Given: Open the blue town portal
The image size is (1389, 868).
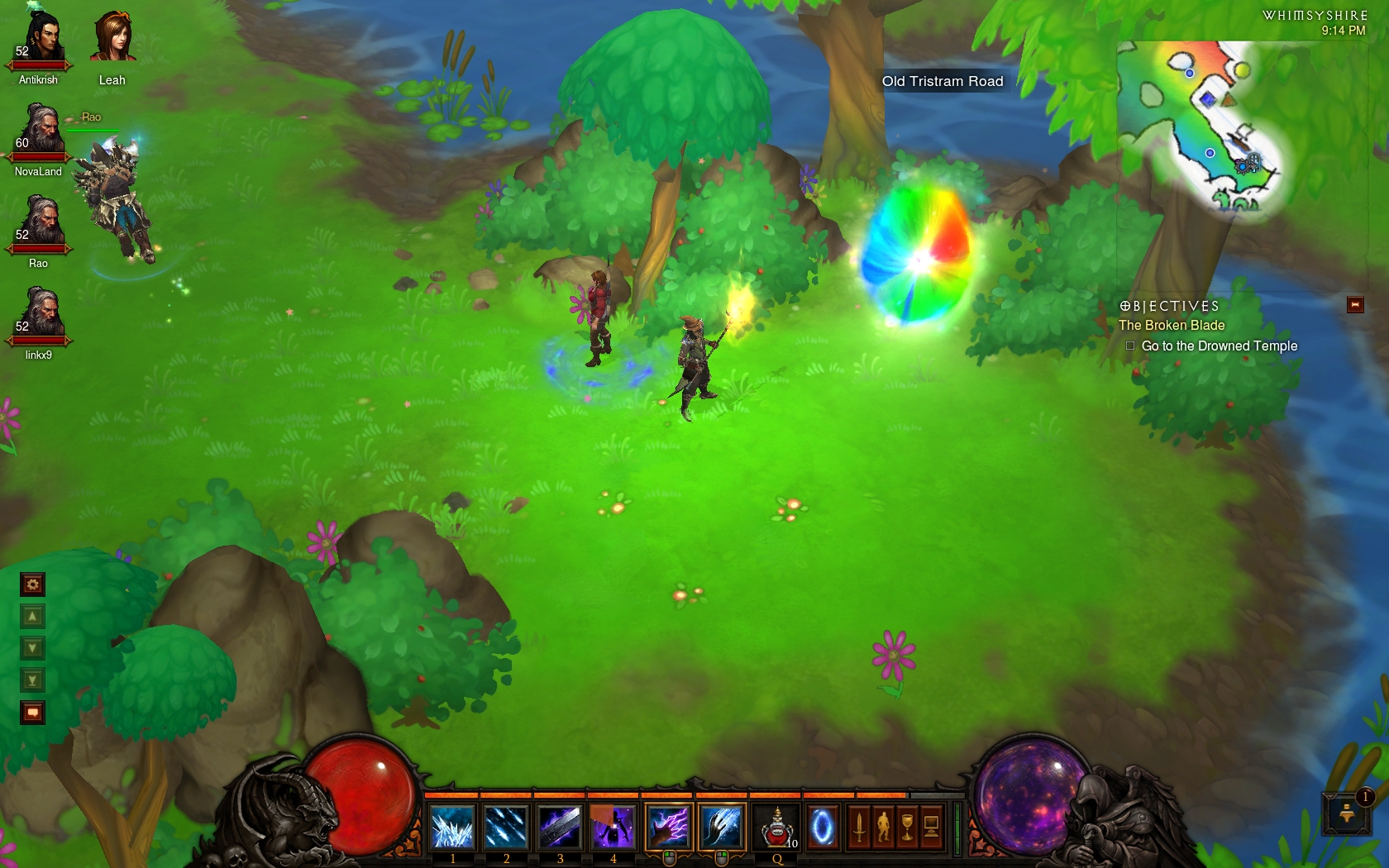Looking at the screenshot, I should click(823, 827).
